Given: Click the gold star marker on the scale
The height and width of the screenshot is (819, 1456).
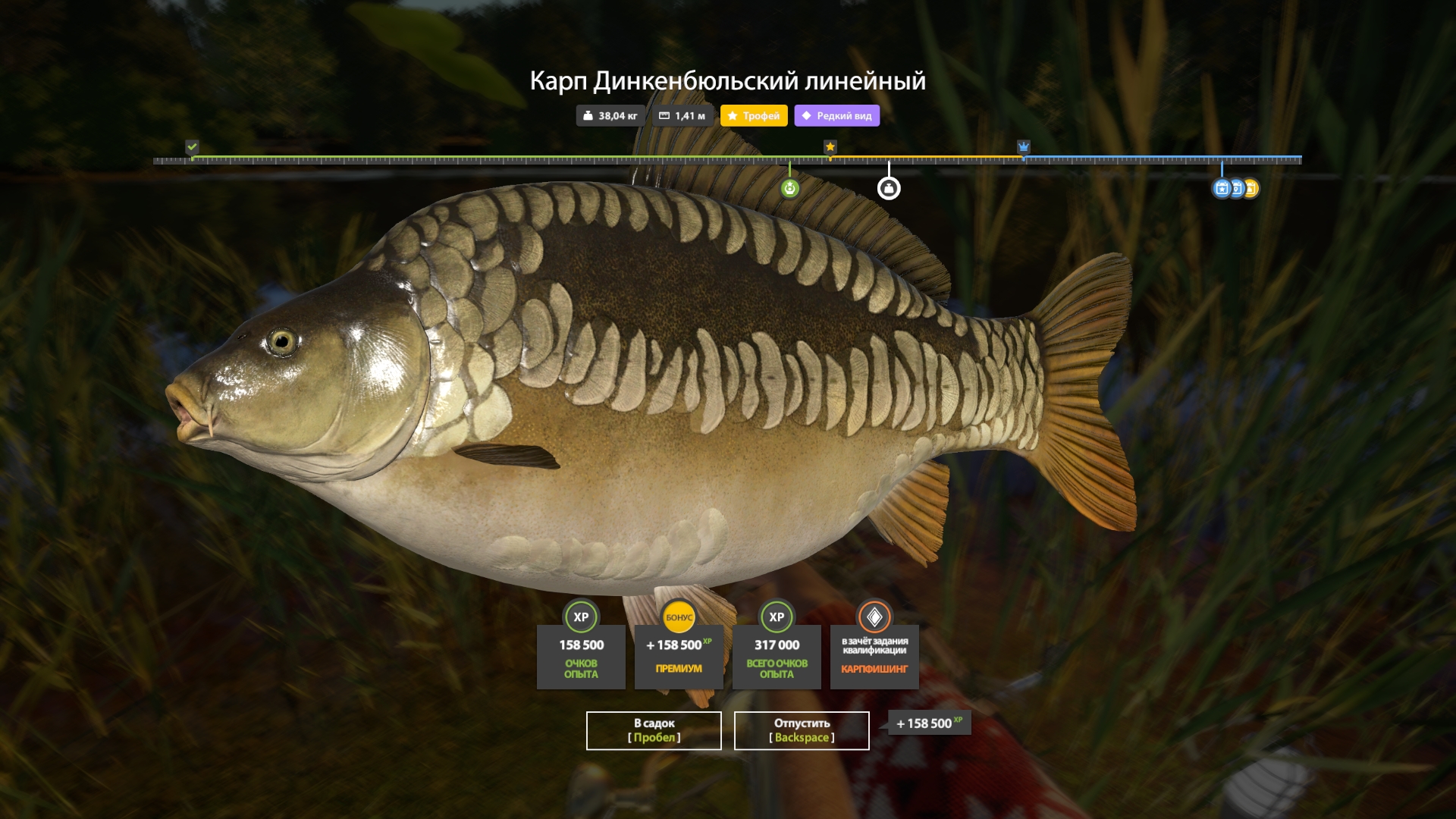Looking at the screenshot, I should click(830, 146).
